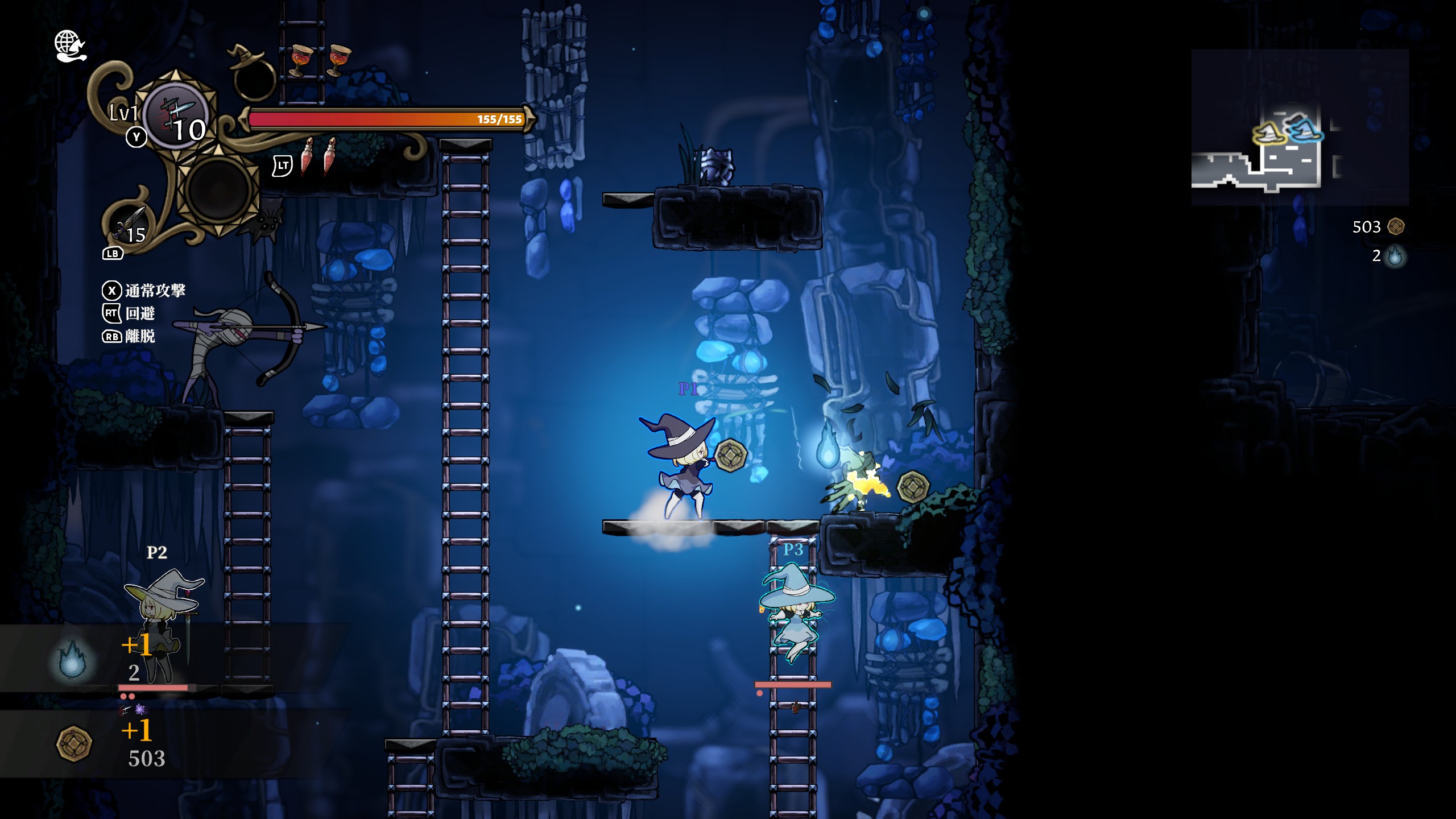Screen dimensions: 1456x819
Task: Select the throwing dagger sub-weapon icon
Action: [x=131, y=226]
